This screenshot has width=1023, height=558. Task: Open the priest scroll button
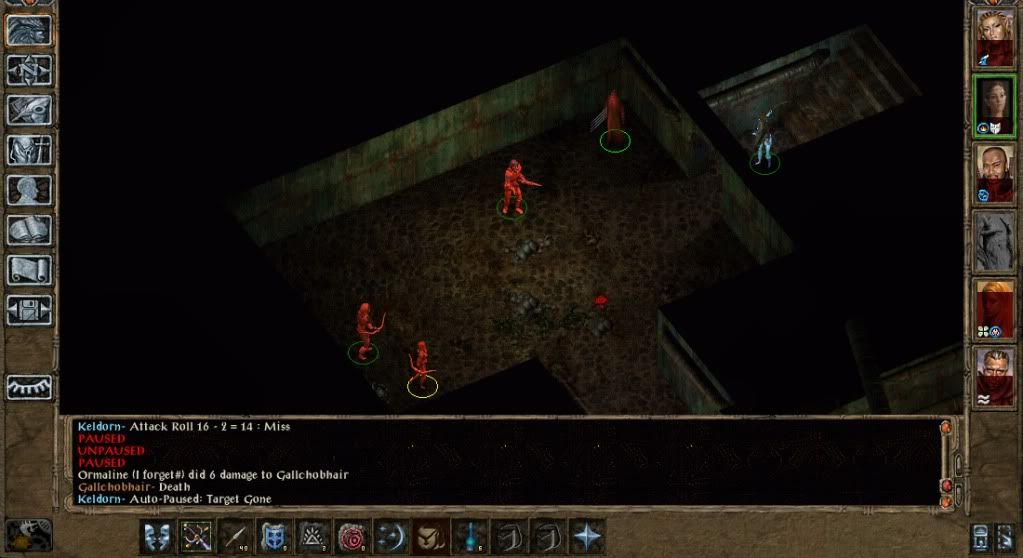point(30,270)
